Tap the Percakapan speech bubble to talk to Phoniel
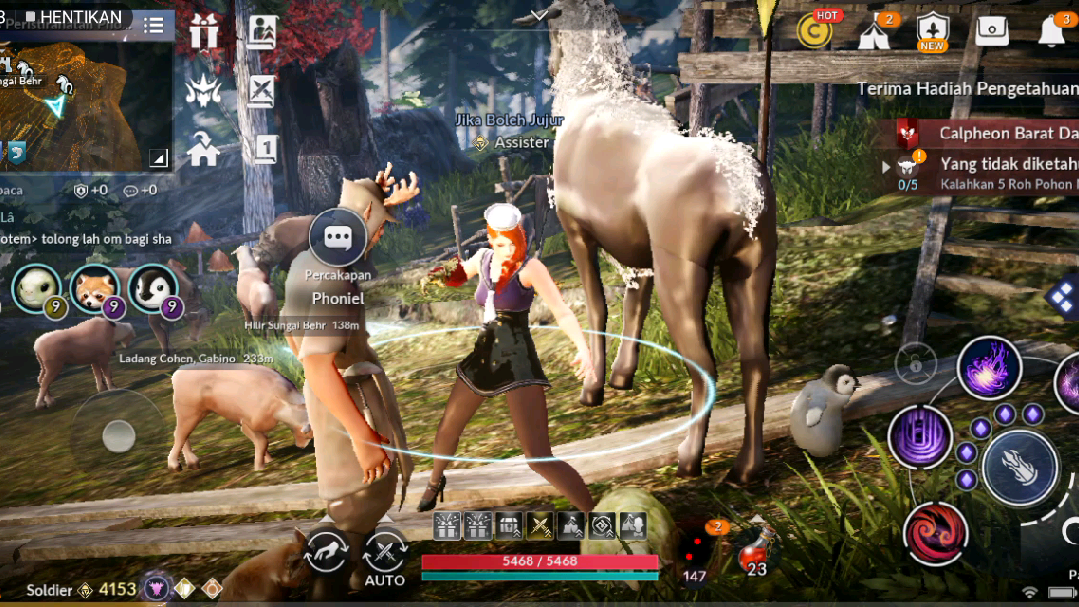The width and height of the screenshot is (1079, 607). point(338,238)
